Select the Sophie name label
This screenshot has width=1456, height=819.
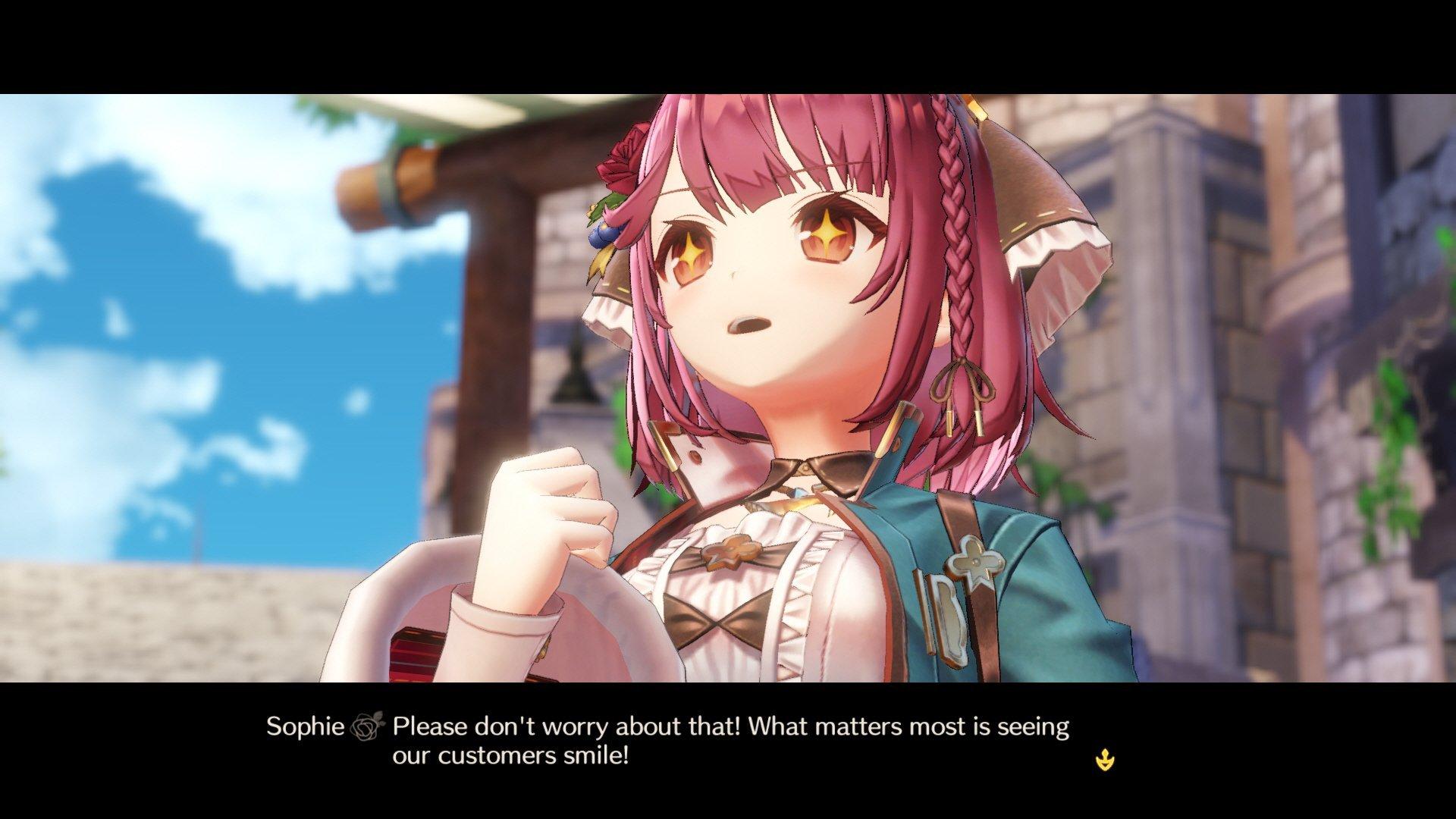[307, 726]
